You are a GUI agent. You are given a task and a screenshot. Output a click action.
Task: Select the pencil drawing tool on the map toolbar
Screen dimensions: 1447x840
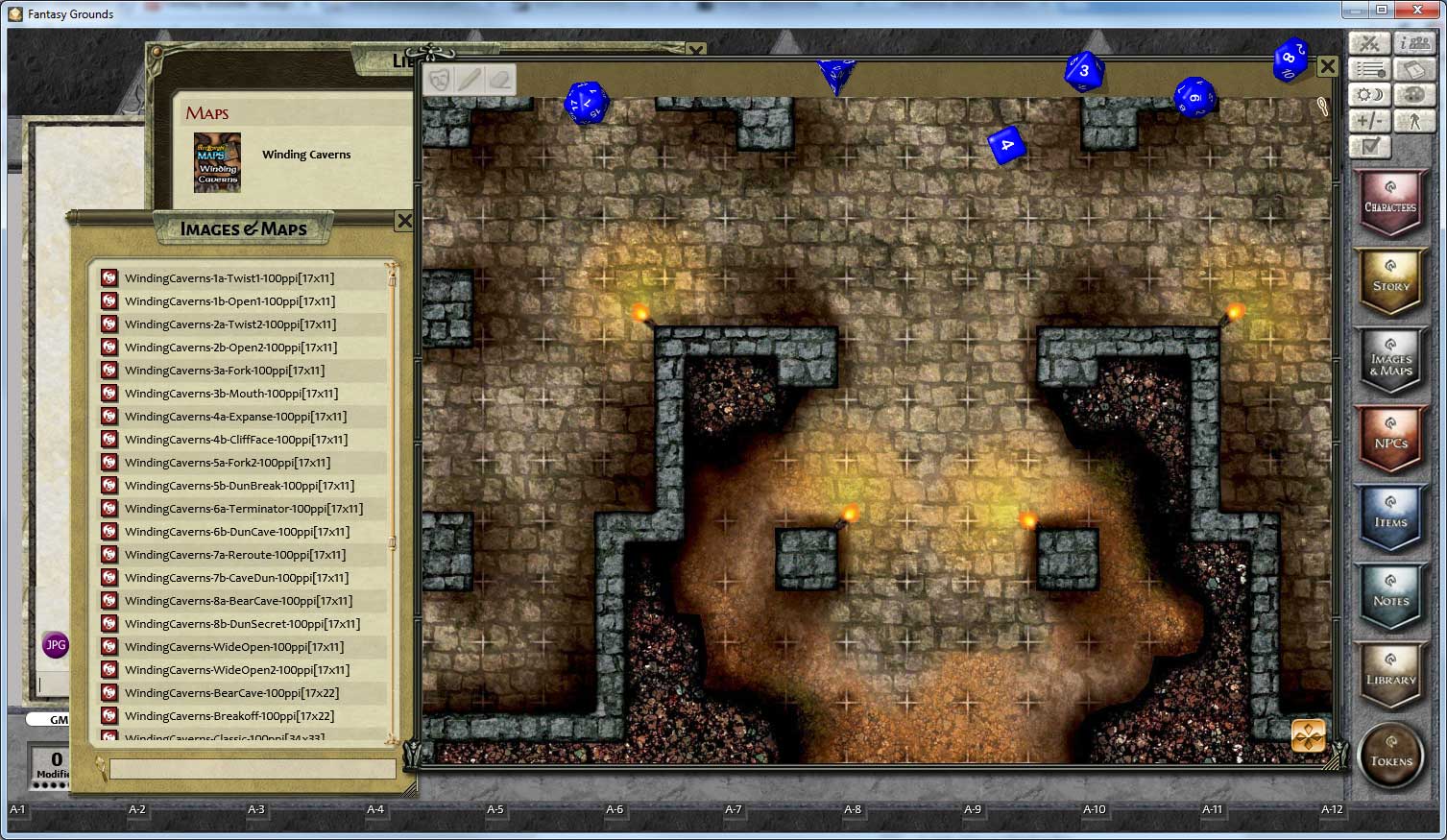coord(470,80)
